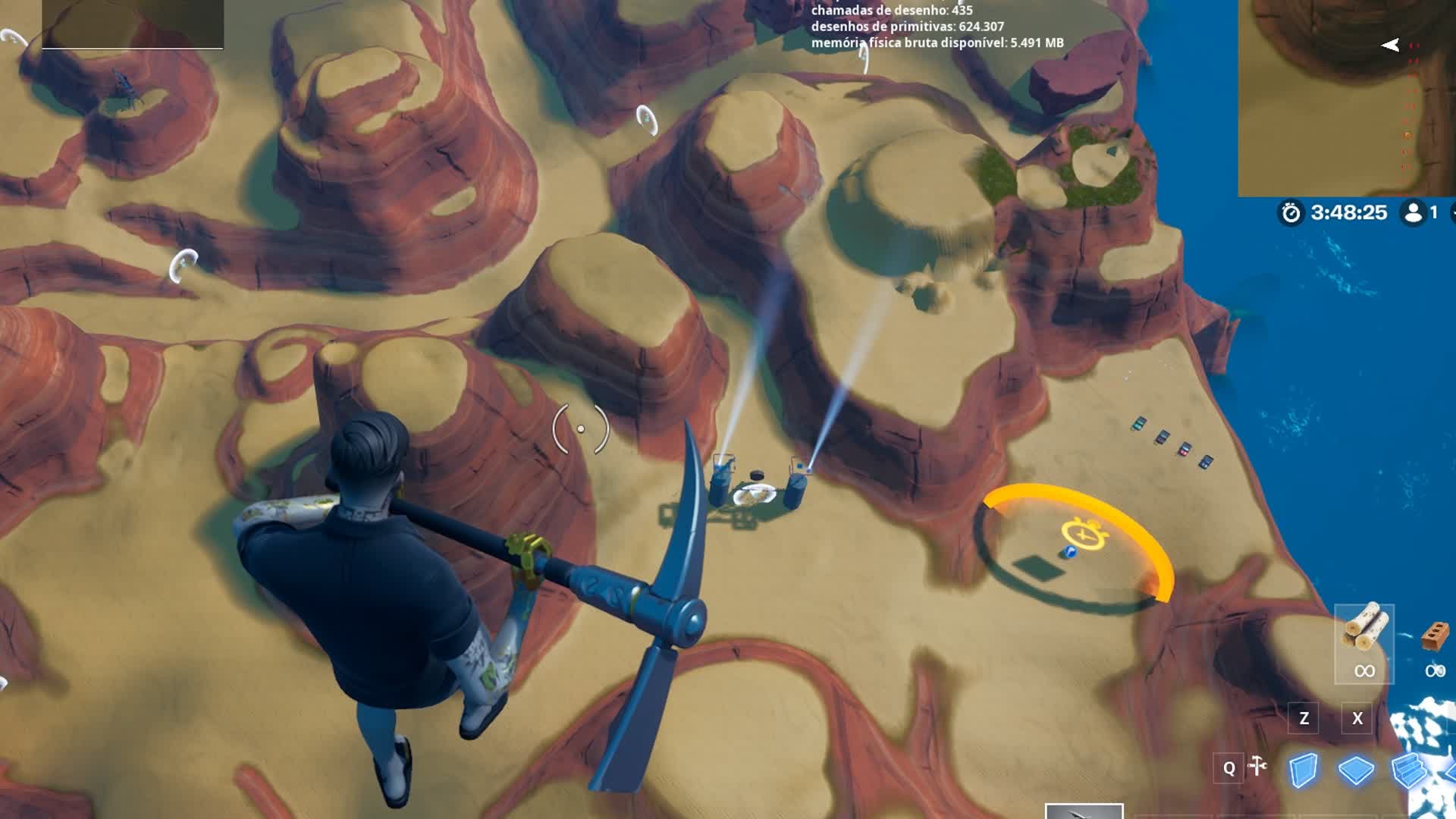The width and height of the screenshot is (1456, 819).
Task: Click the glider thumbnail in the hotbar
Action: tap(1084, 811)
